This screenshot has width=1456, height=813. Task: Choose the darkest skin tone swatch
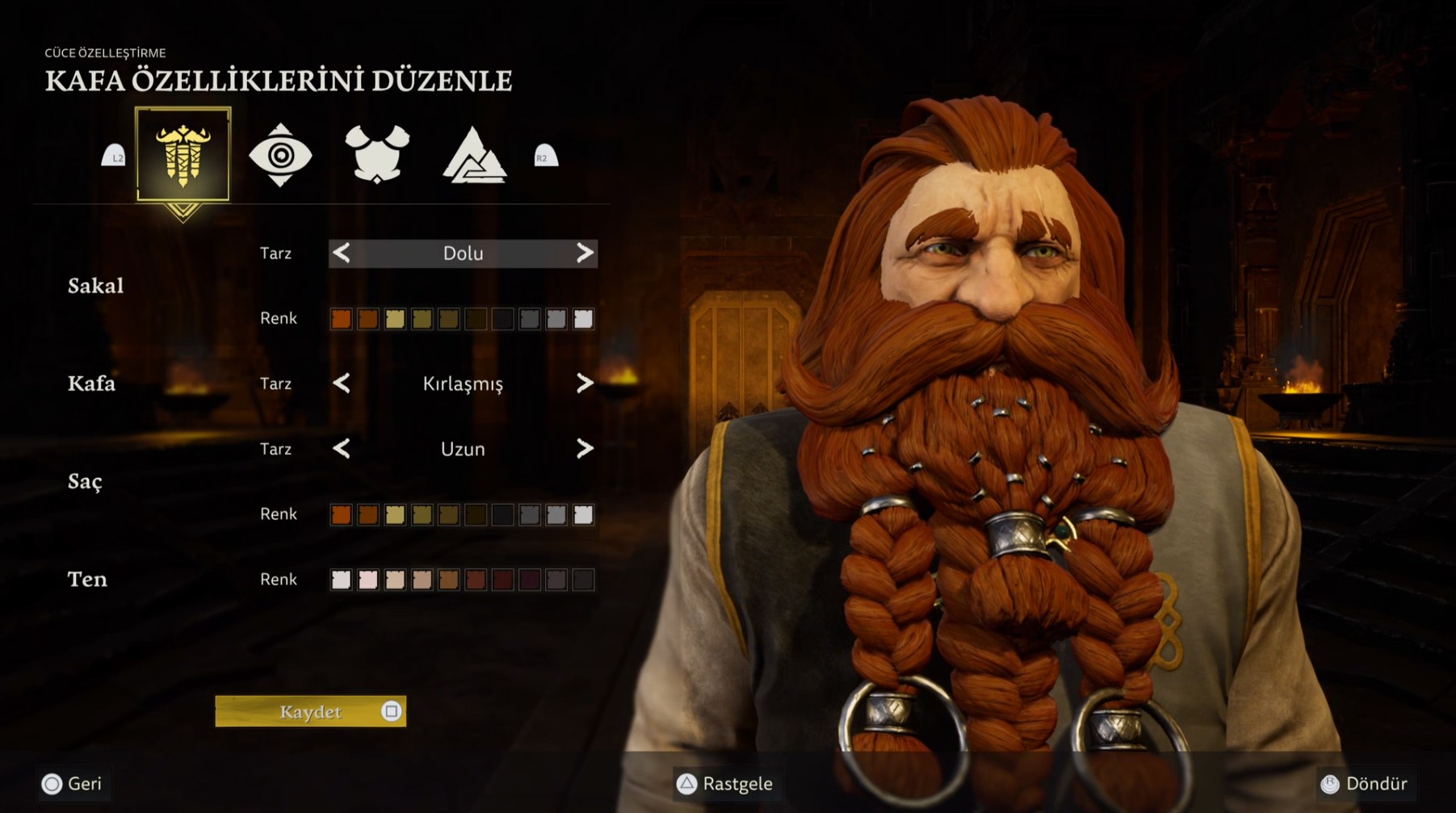[583, 580]
